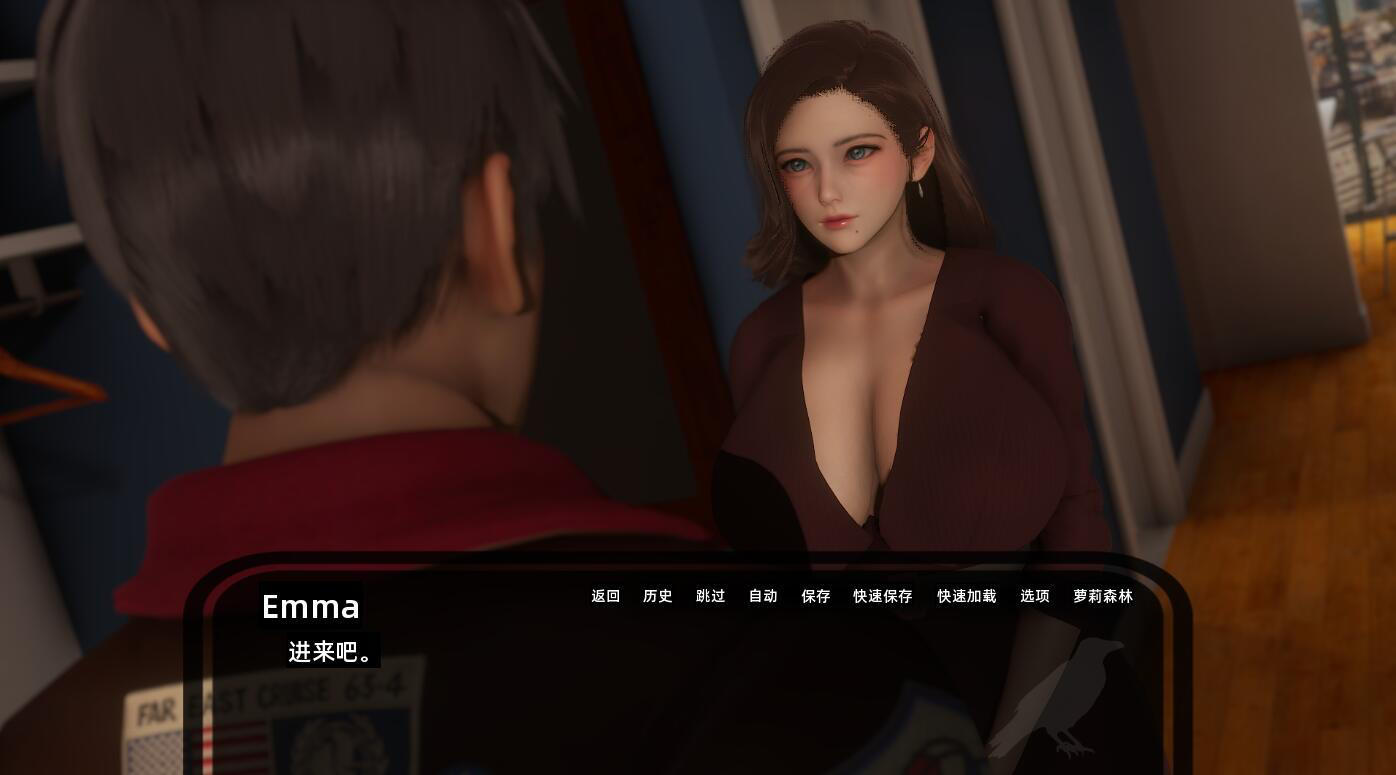
Task: Open the 历史 (History) log
Action: click(658, 596)
